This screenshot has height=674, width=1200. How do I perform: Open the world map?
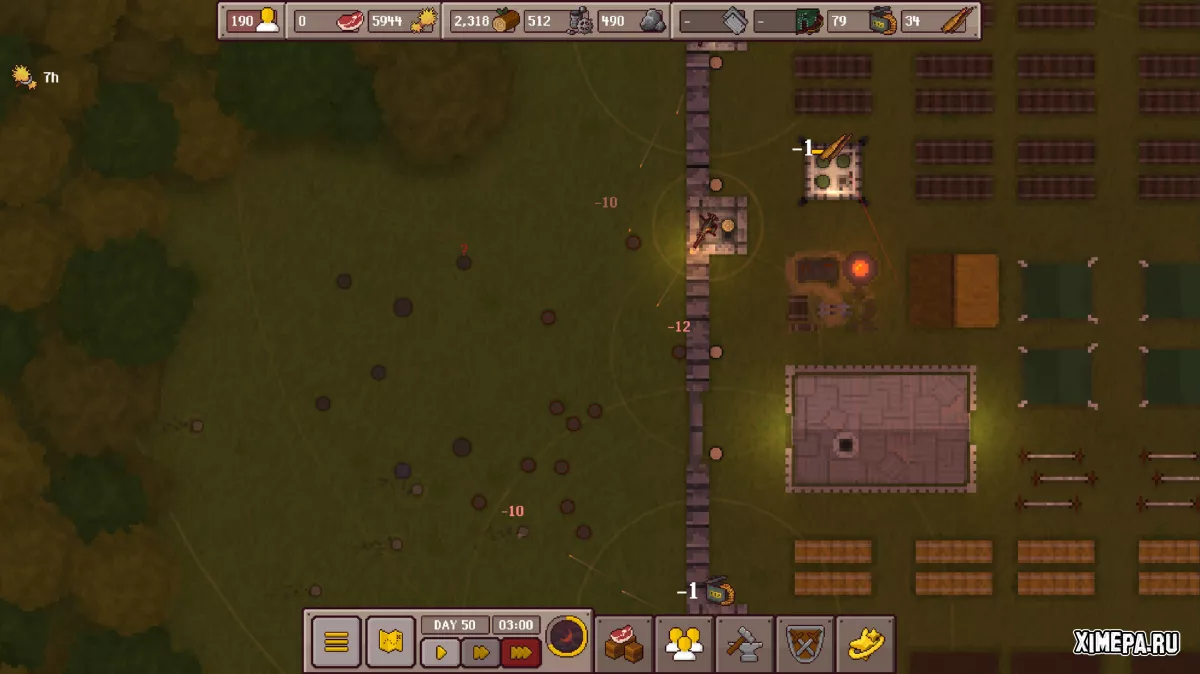click(x=390, y=641)
